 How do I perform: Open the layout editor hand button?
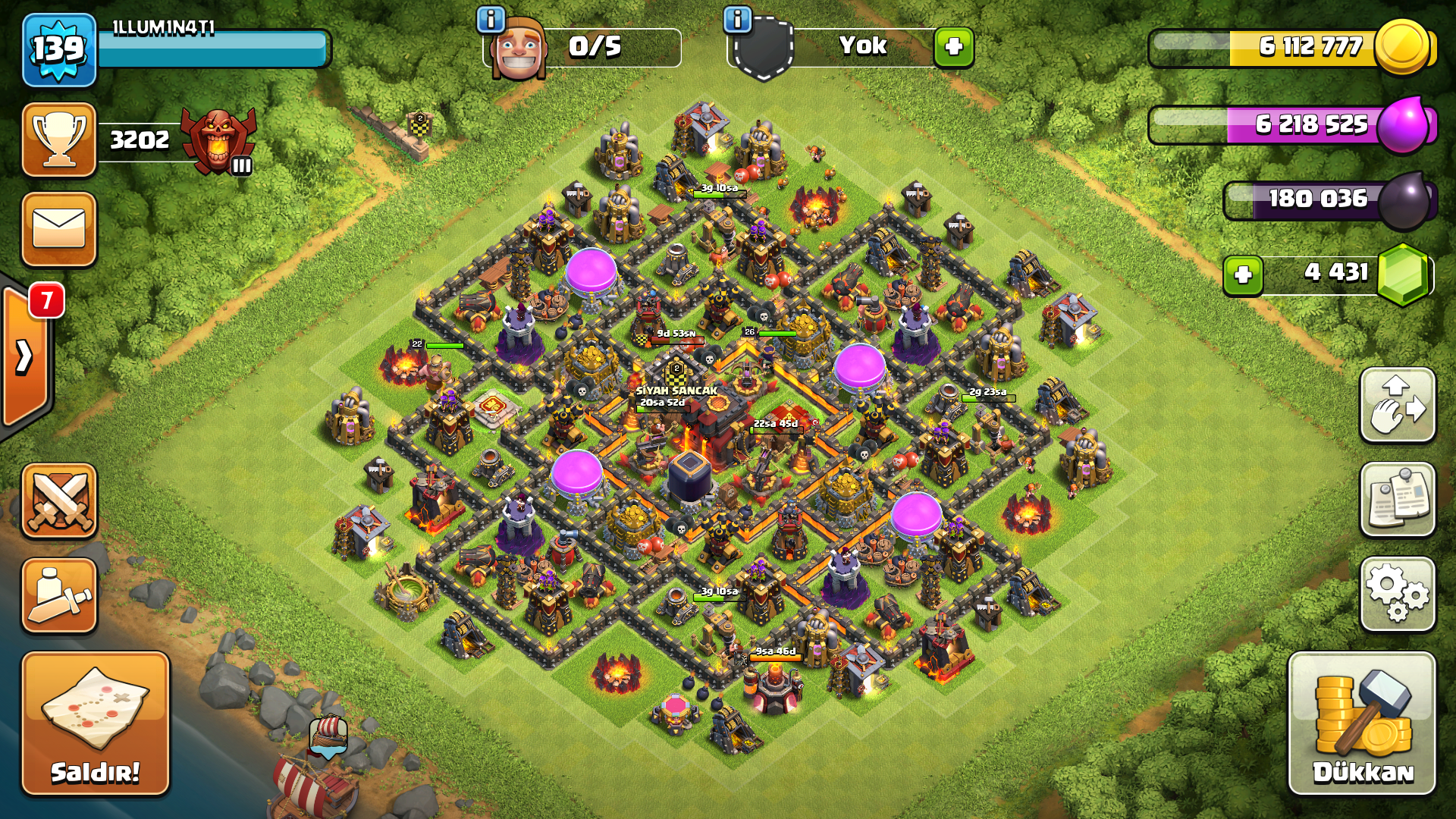click(1398, 406)
